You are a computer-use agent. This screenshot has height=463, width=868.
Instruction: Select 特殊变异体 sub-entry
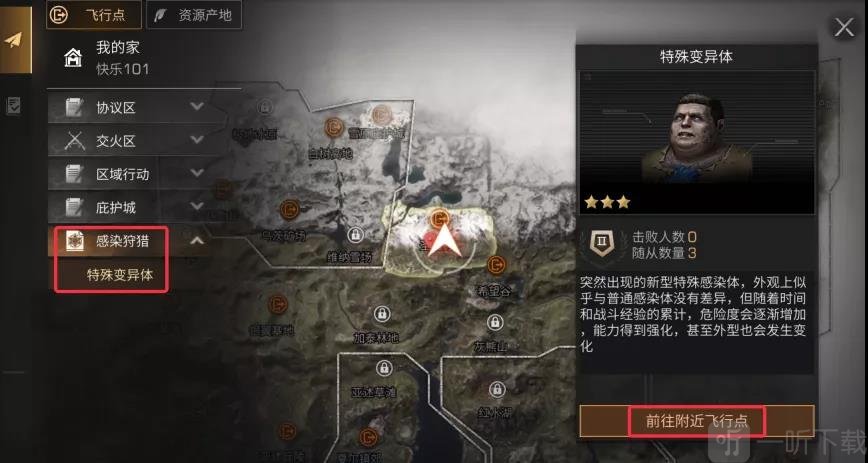(x=120, y=274)
